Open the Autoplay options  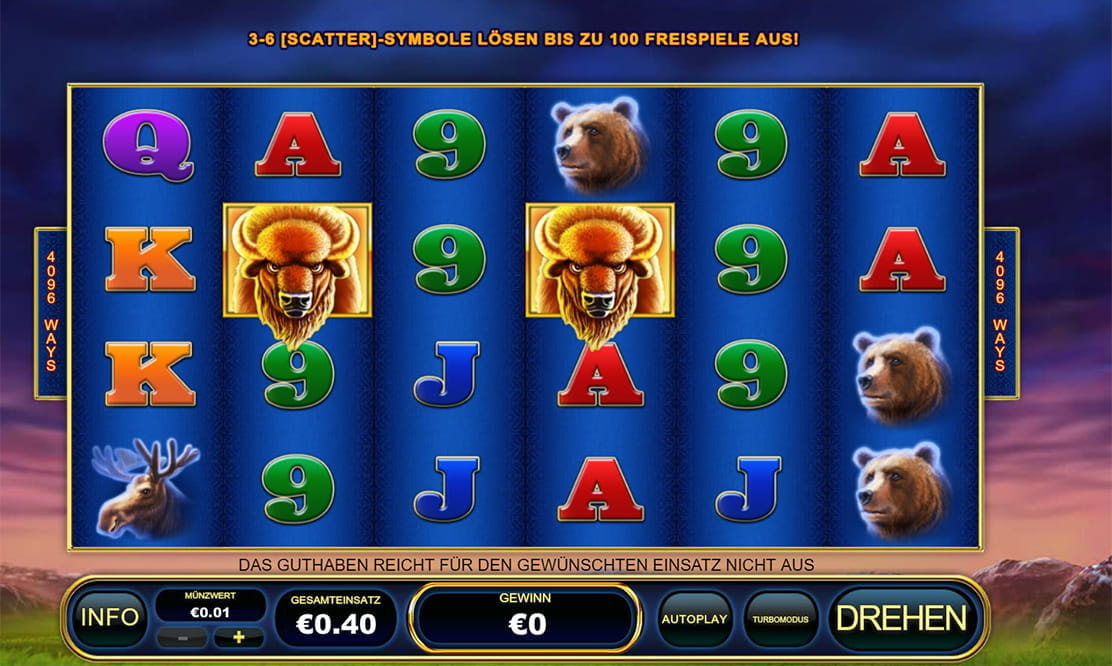point(694,618)
